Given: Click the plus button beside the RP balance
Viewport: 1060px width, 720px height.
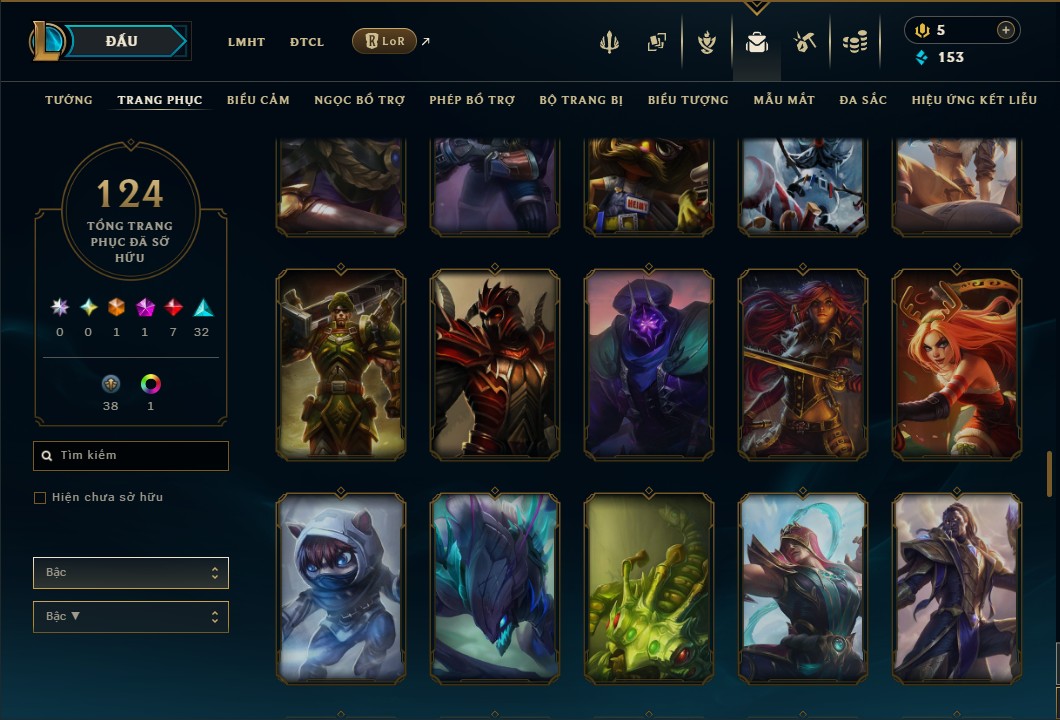Looking at the screenshot, I should tap(1005, 30).
